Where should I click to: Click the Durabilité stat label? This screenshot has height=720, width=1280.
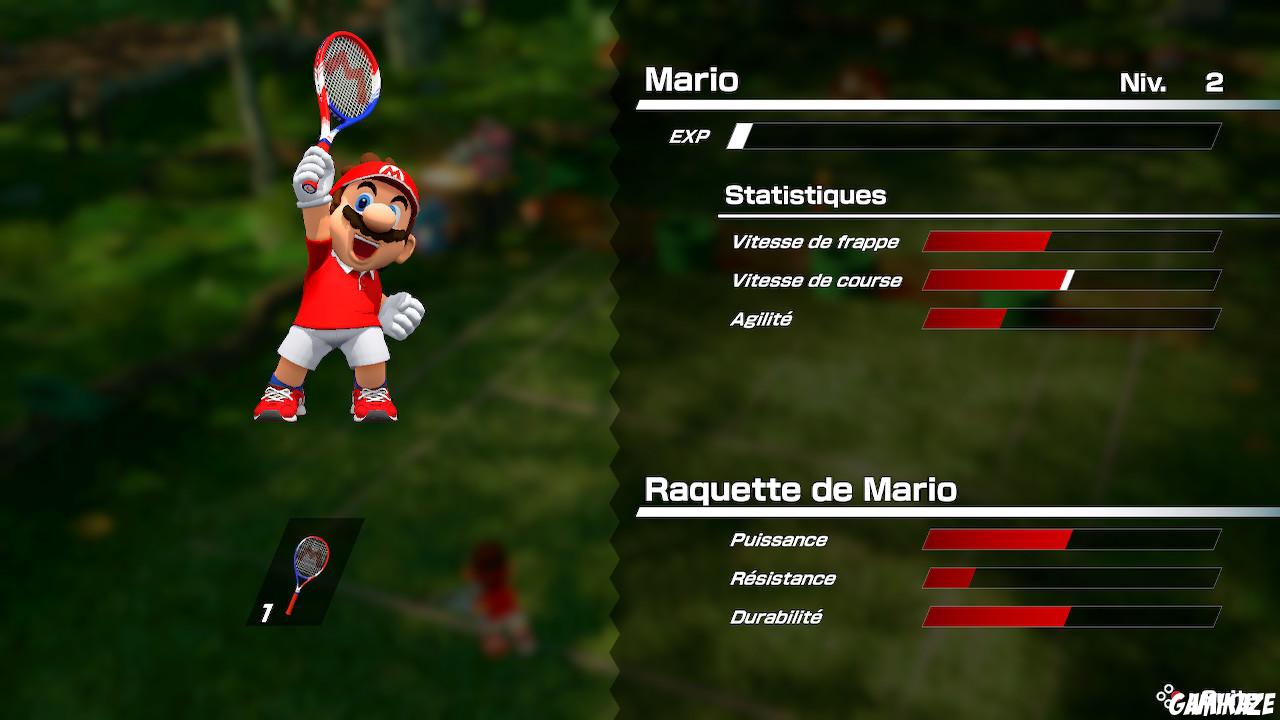point(775,617)
